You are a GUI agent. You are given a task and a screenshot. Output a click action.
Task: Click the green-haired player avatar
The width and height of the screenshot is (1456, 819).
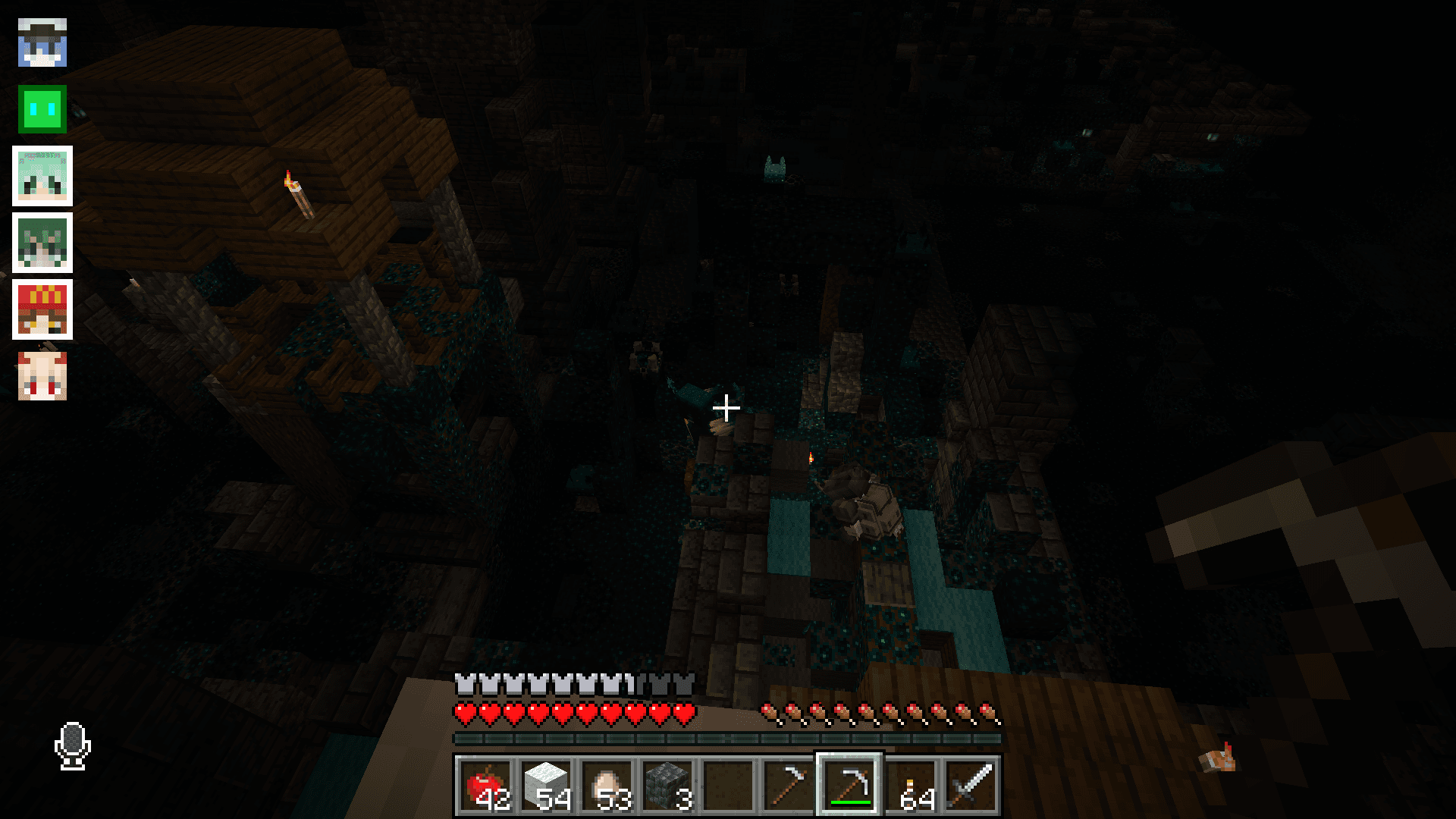coord(42,243)
